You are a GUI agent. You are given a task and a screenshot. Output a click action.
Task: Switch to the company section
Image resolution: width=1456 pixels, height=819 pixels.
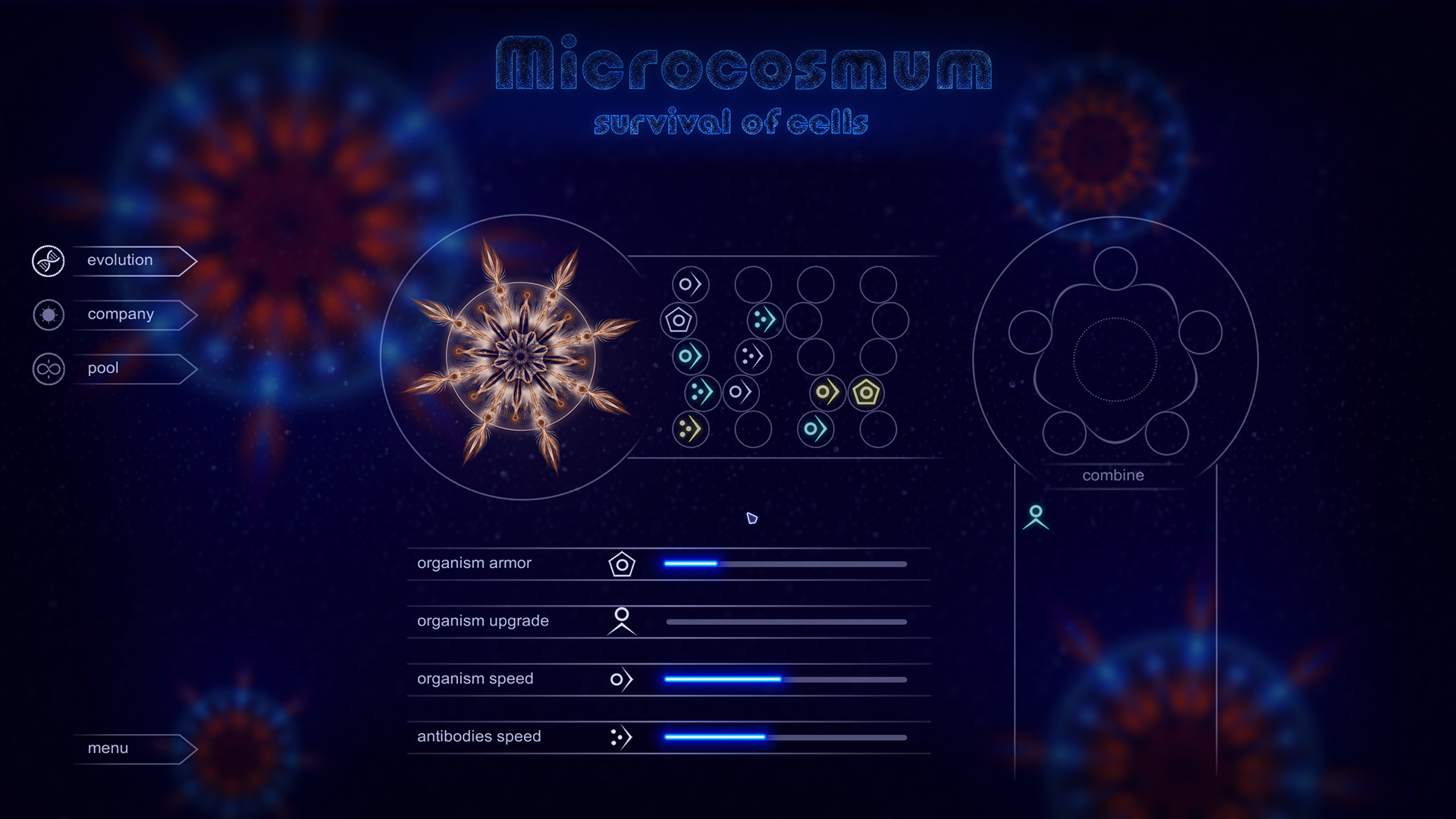[x=120, y=315]
